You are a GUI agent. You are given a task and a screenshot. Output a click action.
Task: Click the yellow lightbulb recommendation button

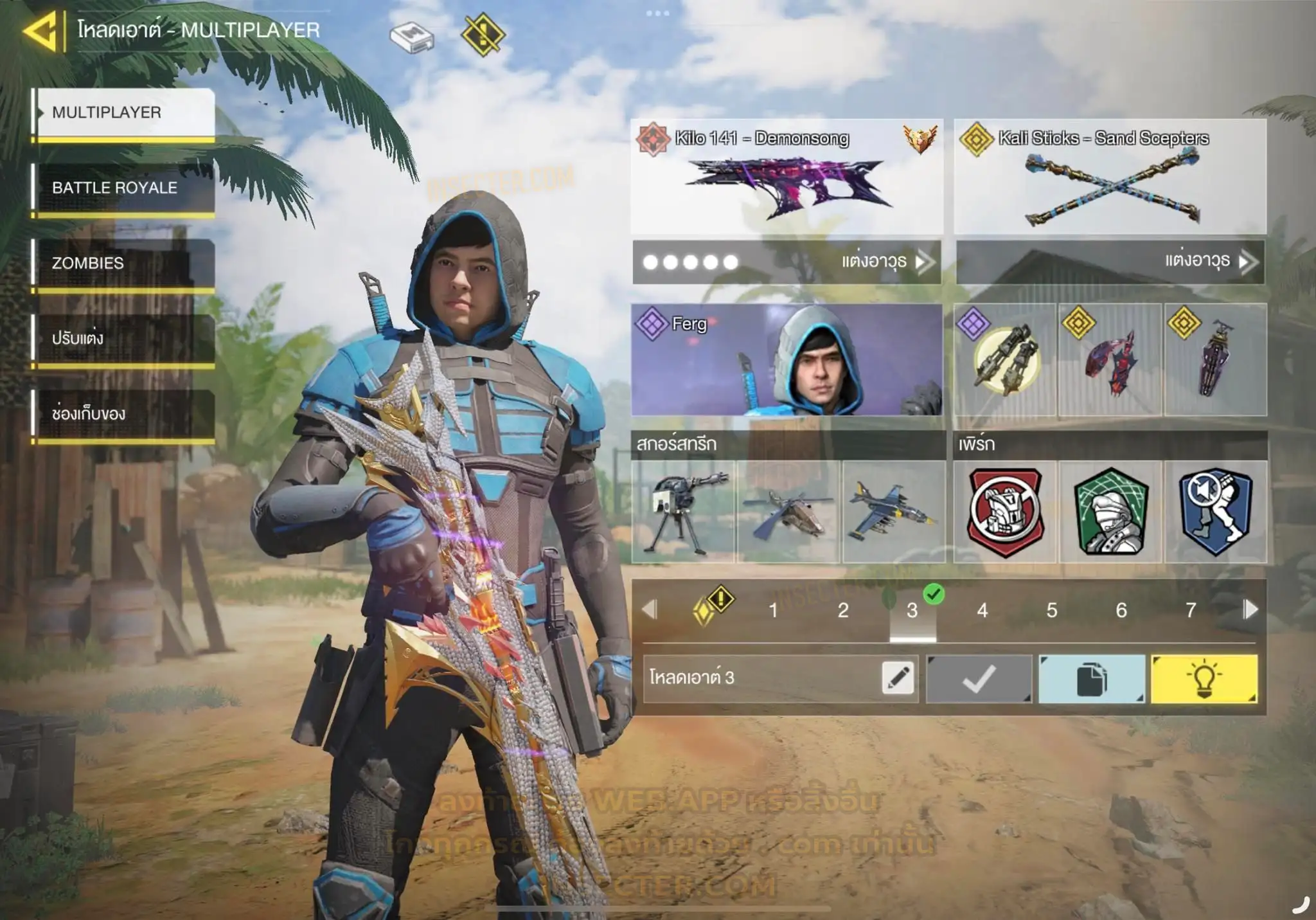1204,679
